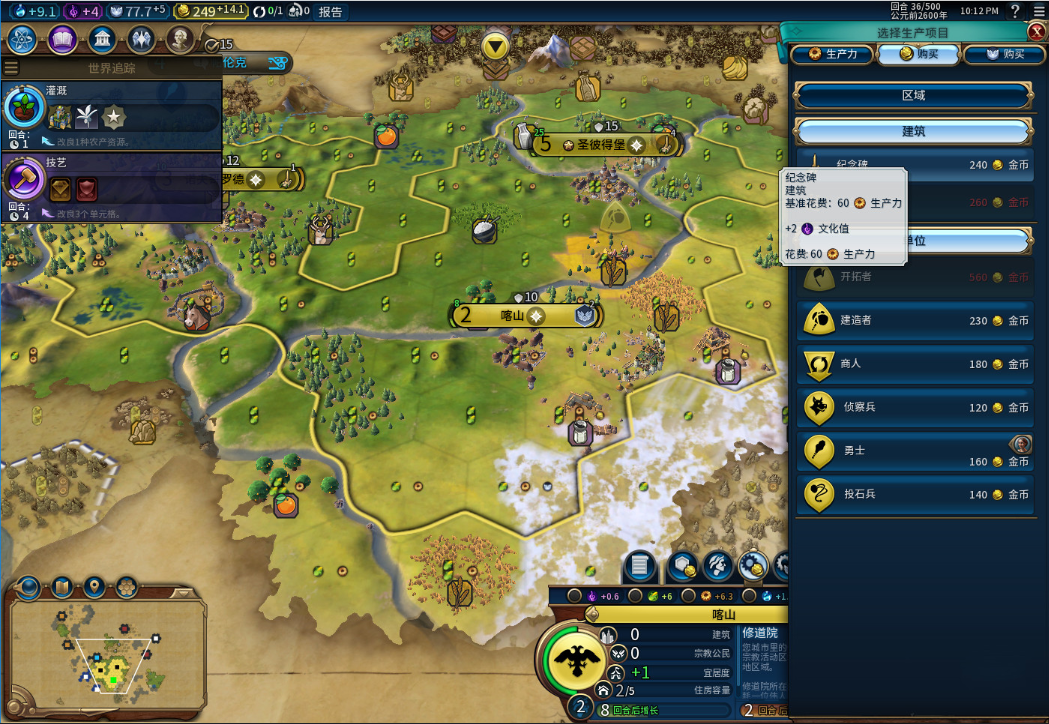This screenshot has width=1049, height=724.
Task: Open the technology tree atom icon
Action: tap(23, 40)
